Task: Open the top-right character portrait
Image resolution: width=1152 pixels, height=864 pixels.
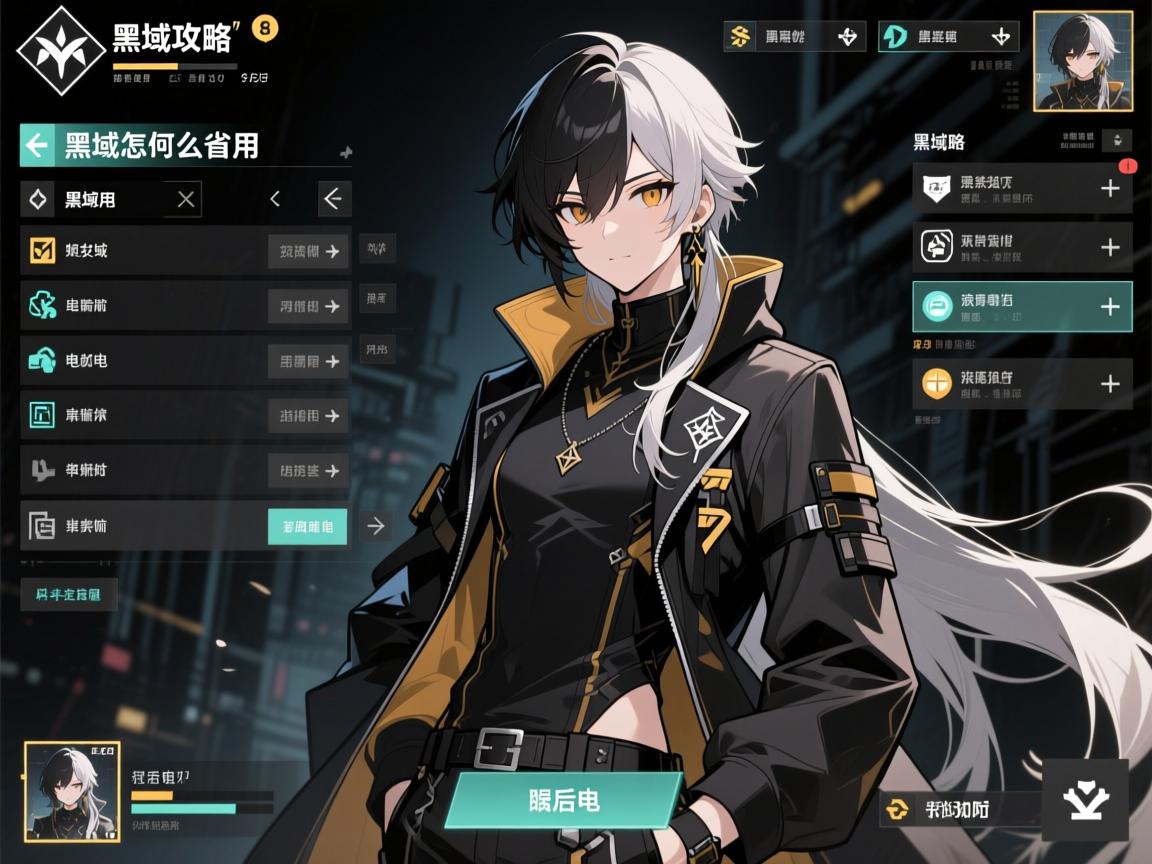Action: (x=1076, y=61)
